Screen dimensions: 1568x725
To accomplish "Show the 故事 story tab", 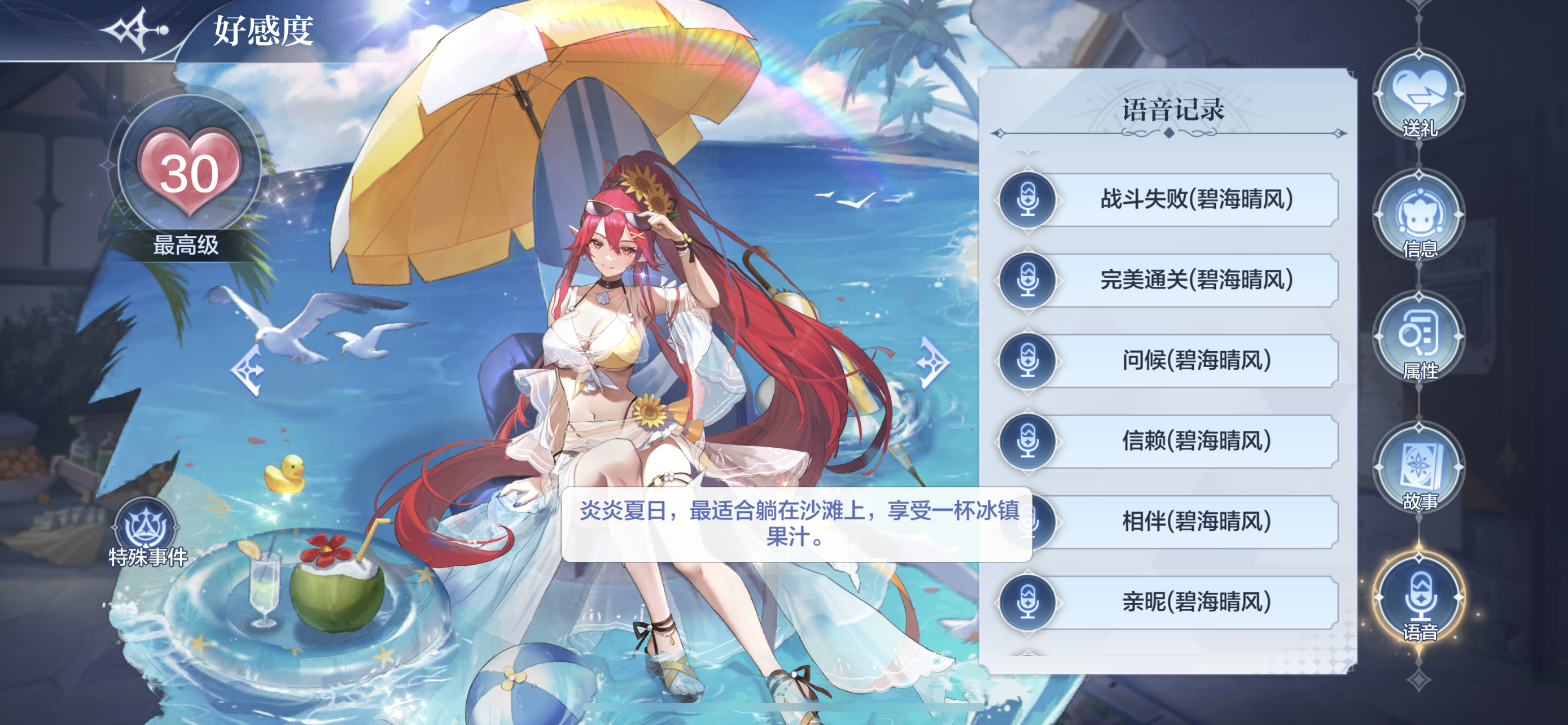I will pyautogui.click(x=1418, y=470).
